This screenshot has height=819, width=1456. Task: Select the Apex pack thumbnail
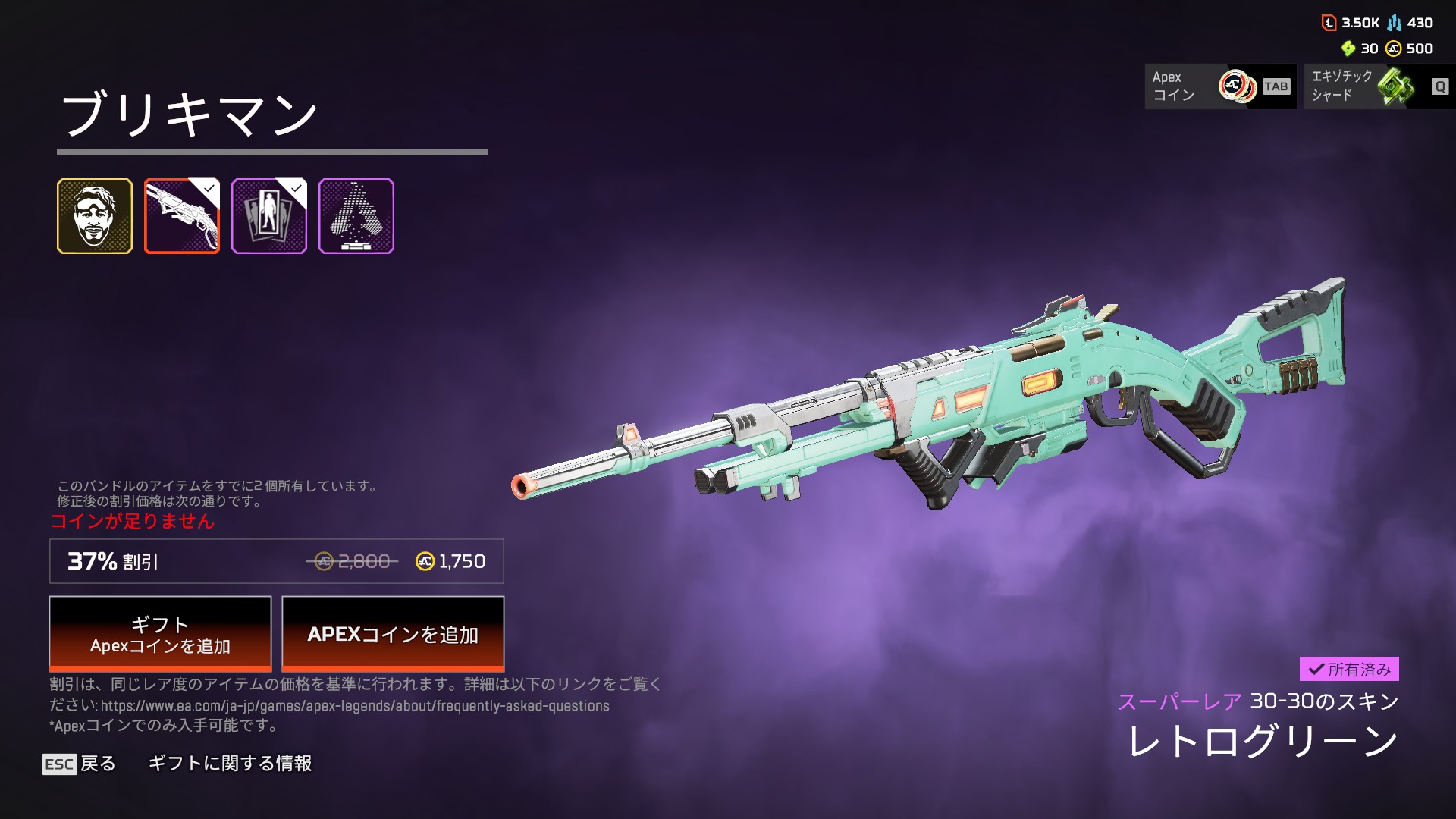click(x=356, y=216)
